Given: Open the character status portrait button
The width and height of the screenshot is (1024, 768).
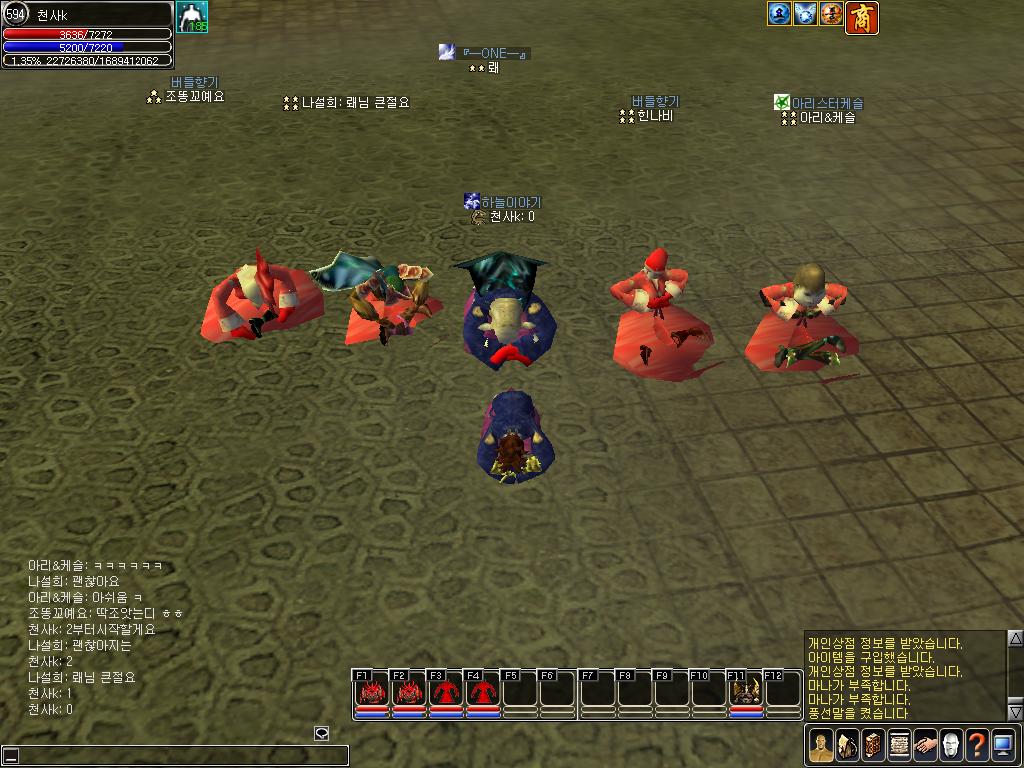Looking at the screenshot, I should [x=821, y=745].
